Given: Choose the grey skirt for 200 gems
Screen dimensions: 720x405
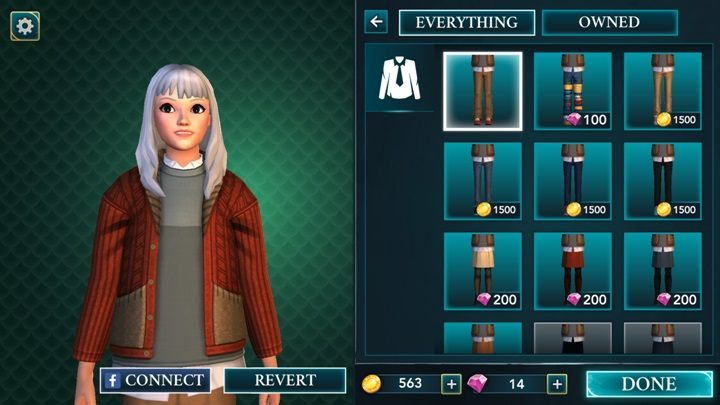Looking at the screenshot, I should pyautogui.click(x=662, y=271).
